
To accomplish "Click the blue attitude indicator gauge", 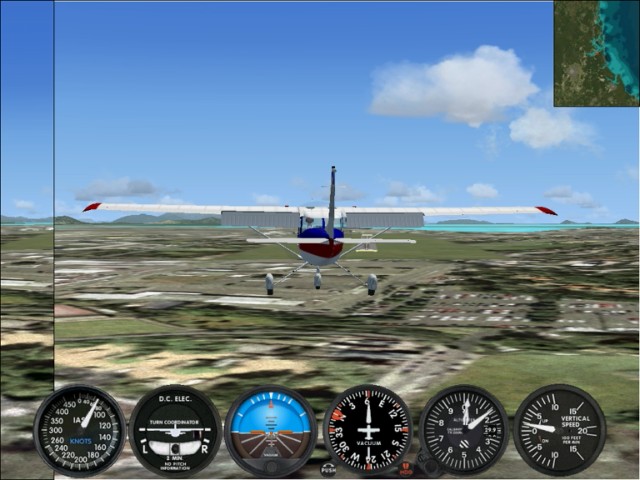I will 270,430.
